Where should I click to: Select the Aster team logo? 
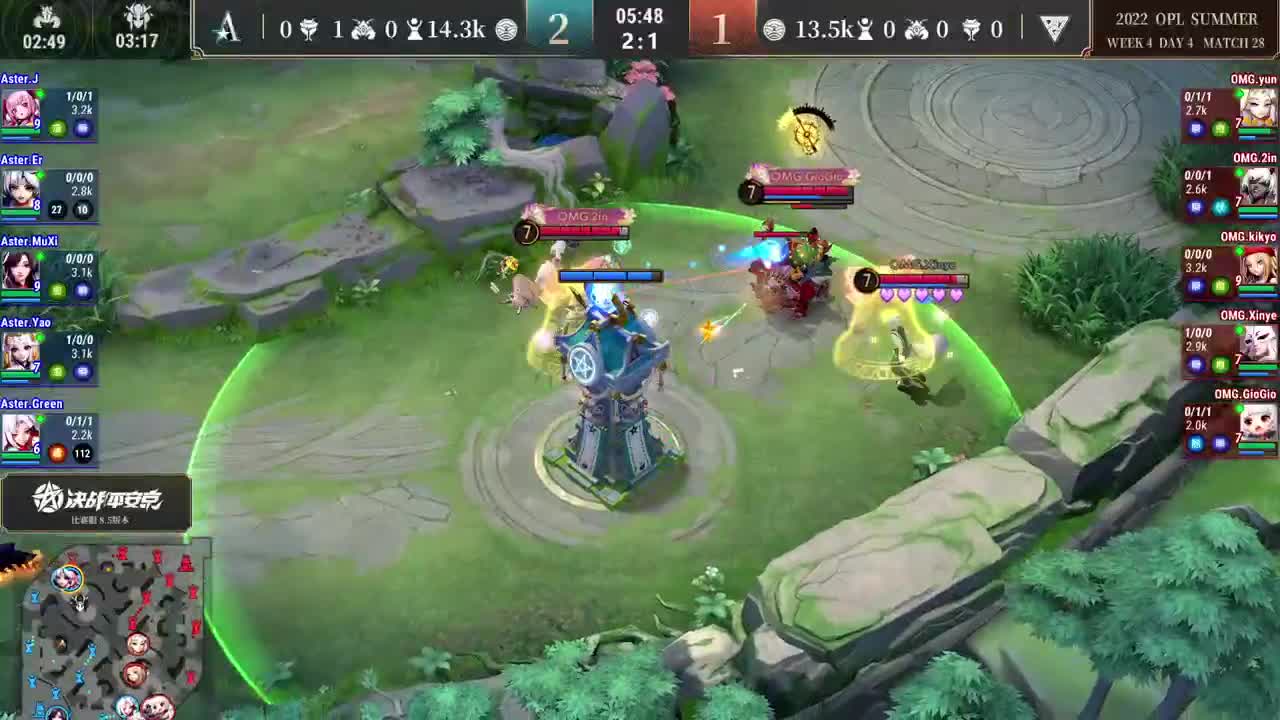click(x=228, y=29)
